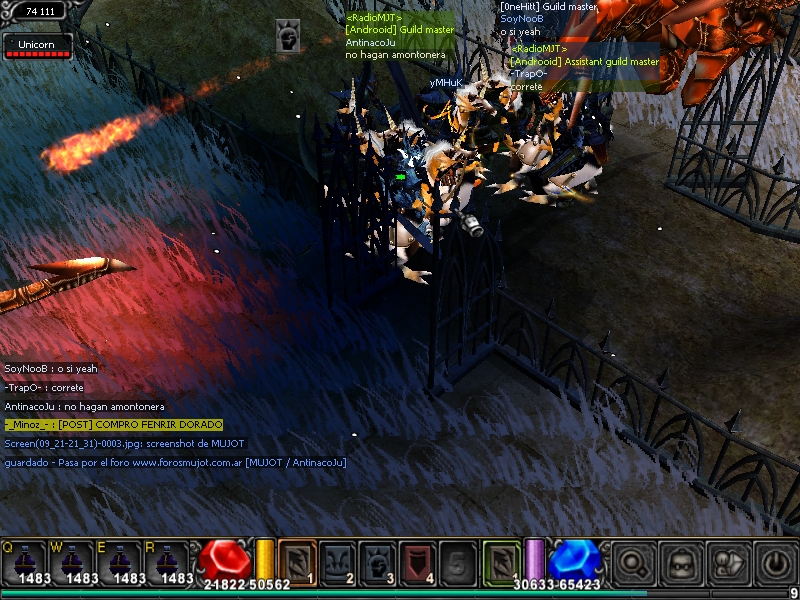Activate the fist skill in slot 3

coord(377,561)
